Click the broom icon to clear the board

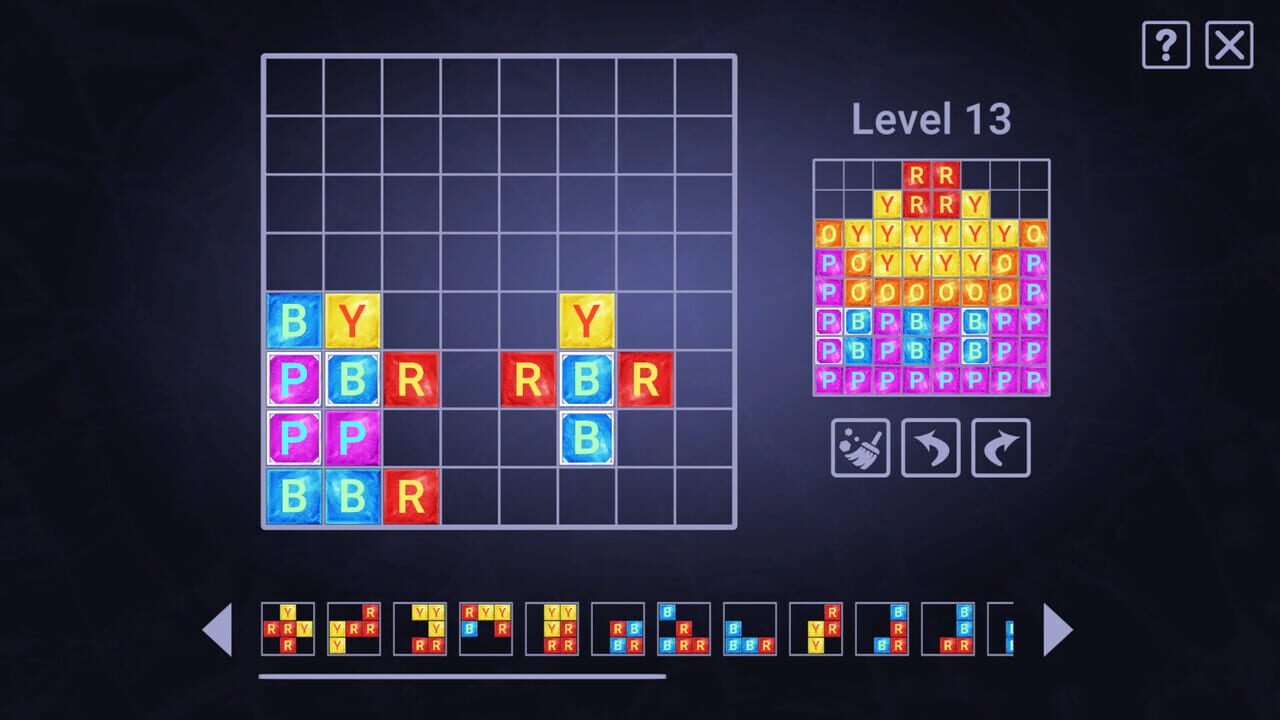pos(859,447)
